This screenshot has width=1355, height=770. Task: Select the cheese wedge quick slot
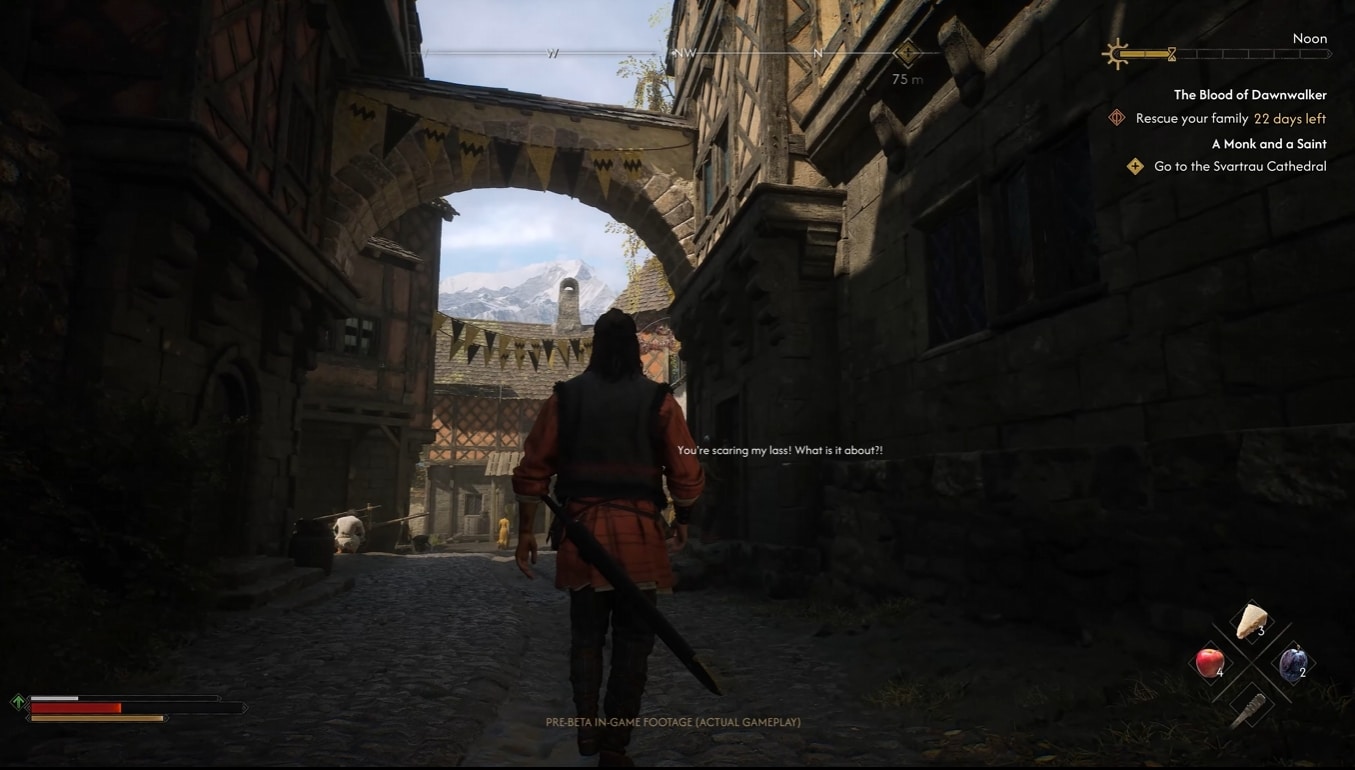1250,622
